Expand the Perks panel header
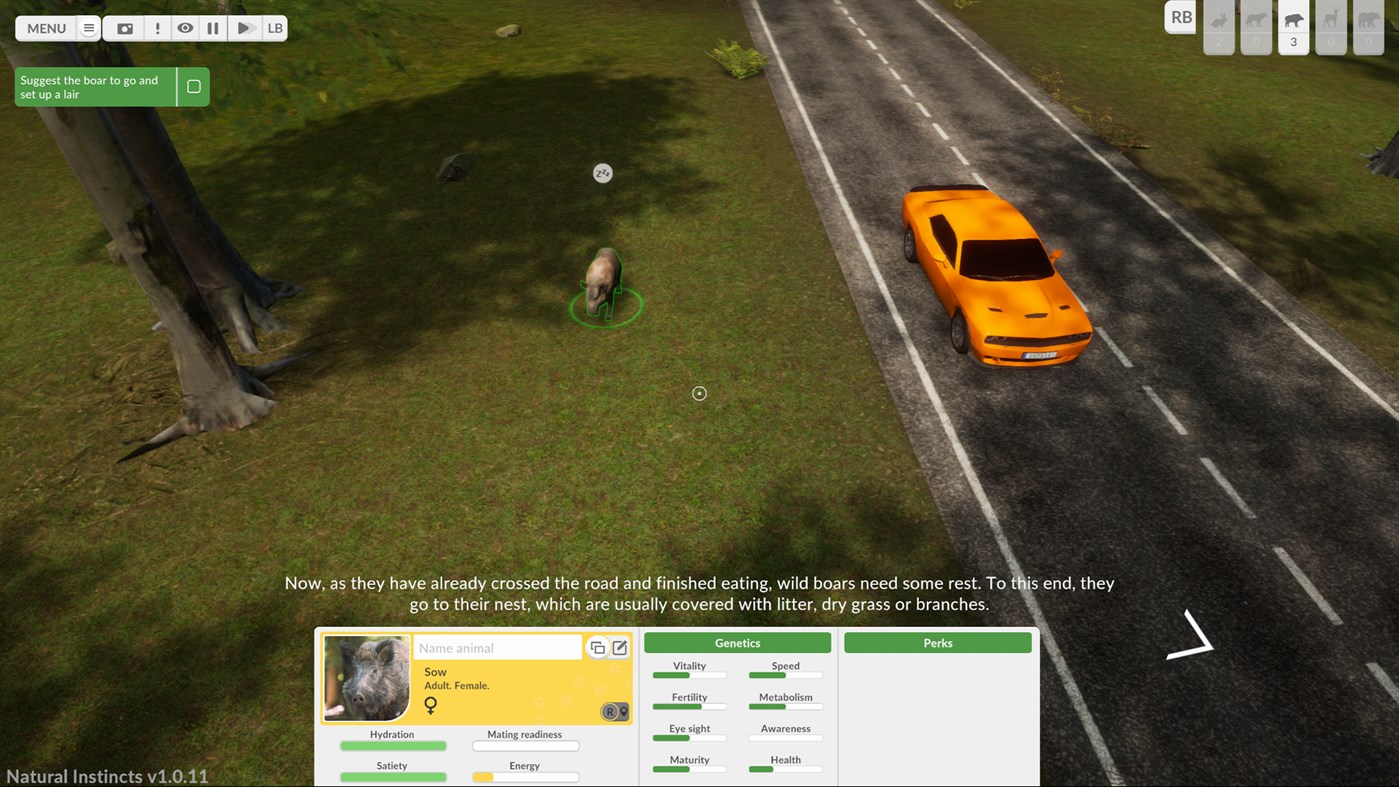The width and height of the screenshot is (1399, 787). pos(937,642)
